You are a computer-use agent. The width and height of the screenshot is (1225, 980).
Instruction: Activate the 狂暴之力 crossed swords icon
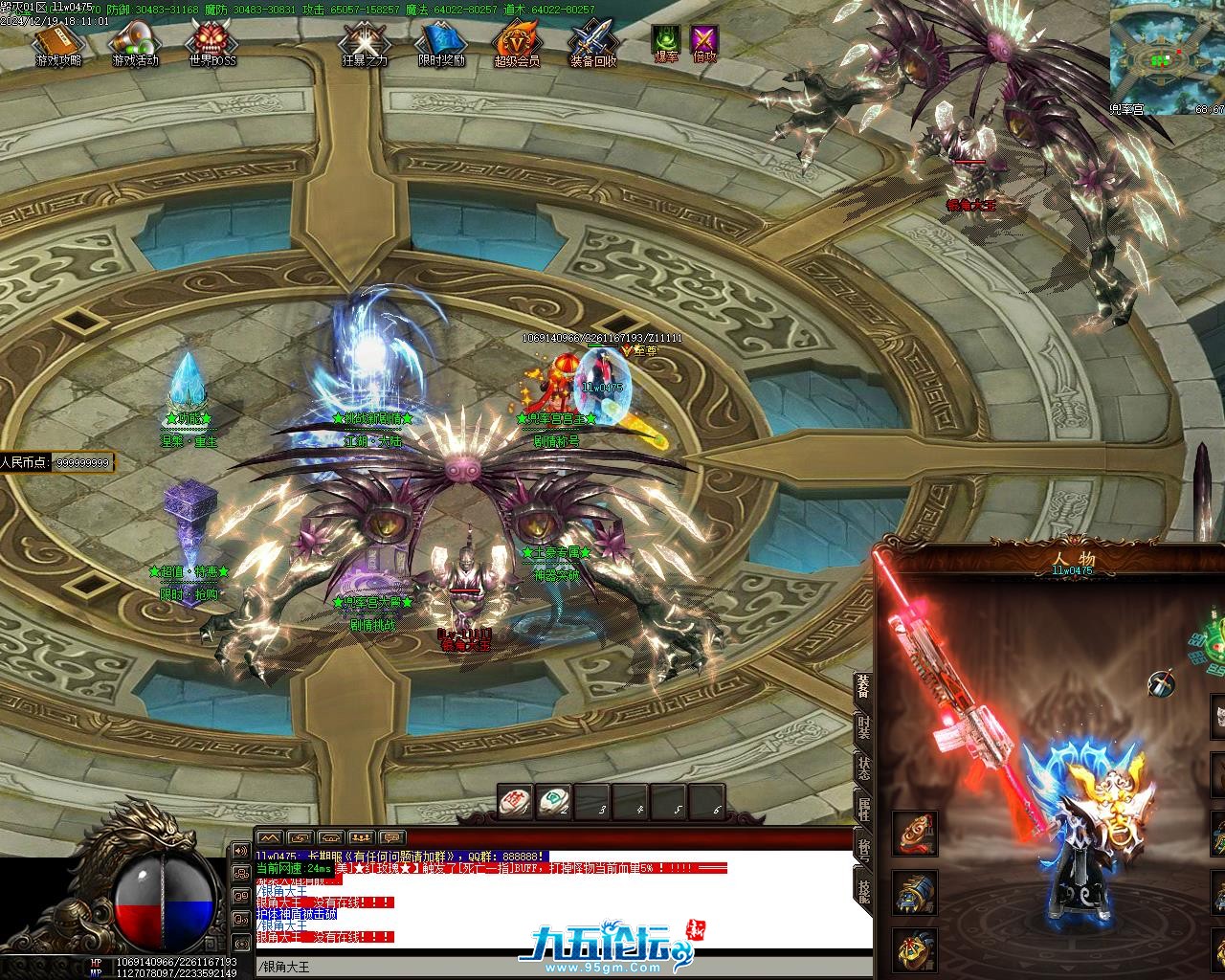coord(364,43)
